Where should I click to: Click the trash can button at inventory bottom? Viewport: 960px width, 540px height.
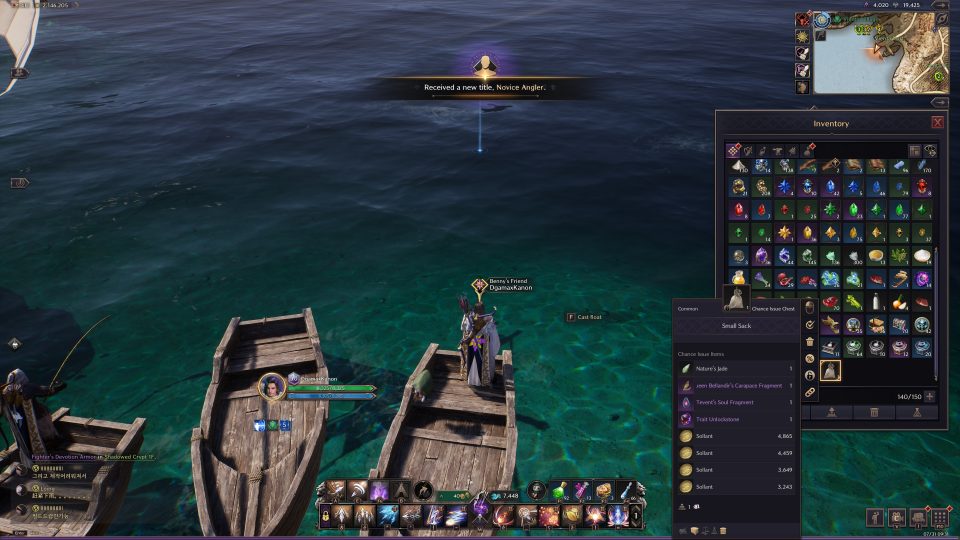874,412
